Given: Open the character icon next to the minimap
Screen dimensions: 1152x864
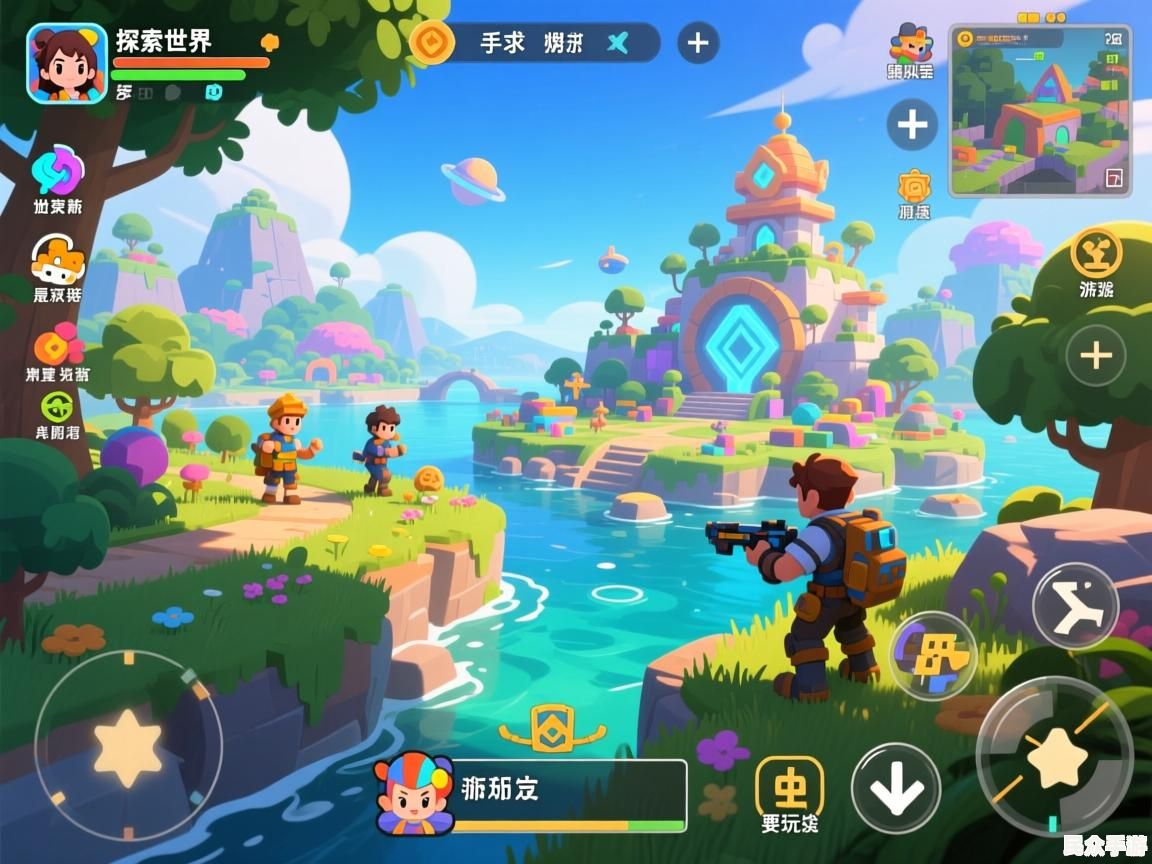Looking at the screenshot, I should [910, 45].
